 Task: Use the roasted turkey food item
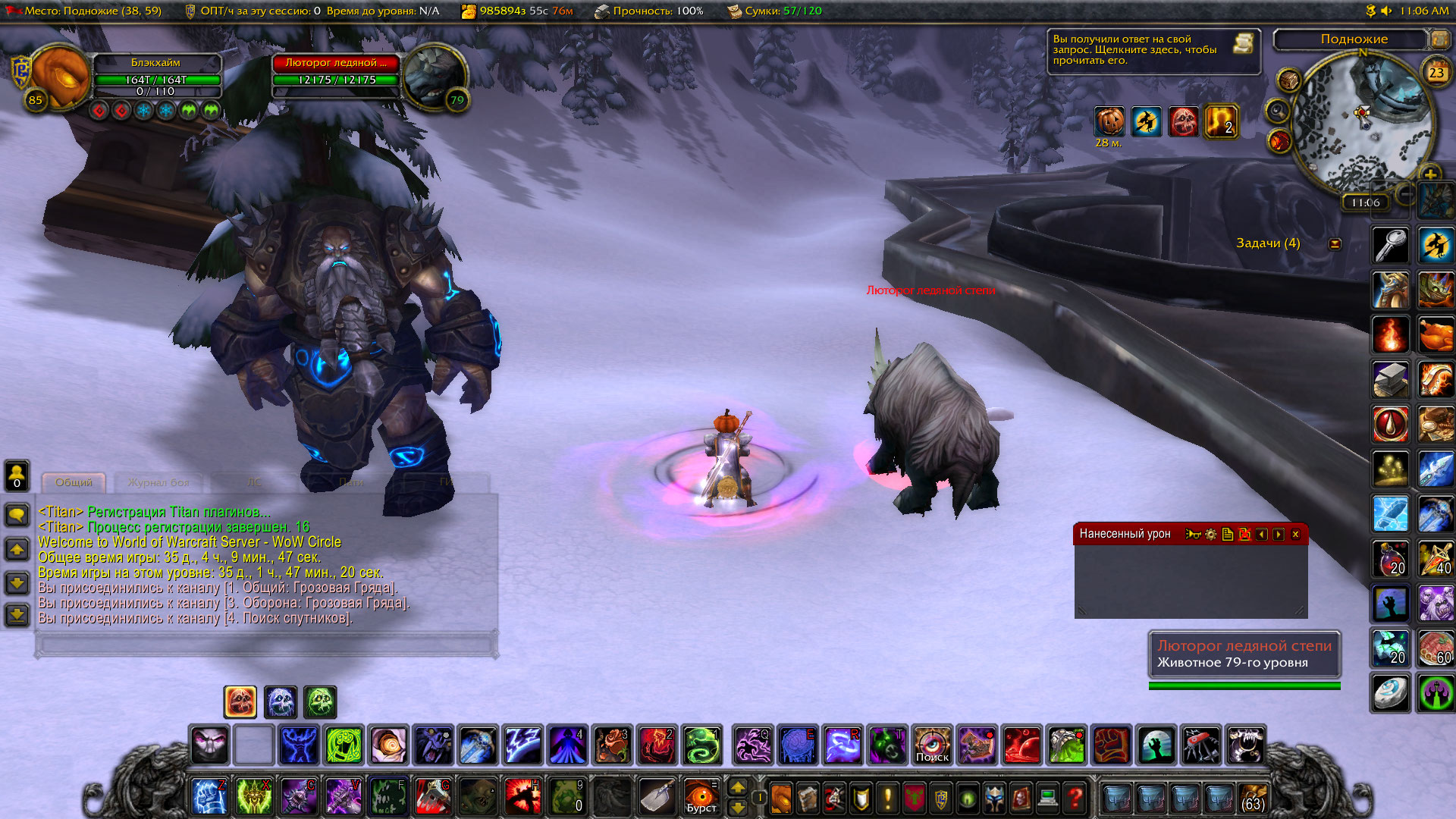(1436, 335)
